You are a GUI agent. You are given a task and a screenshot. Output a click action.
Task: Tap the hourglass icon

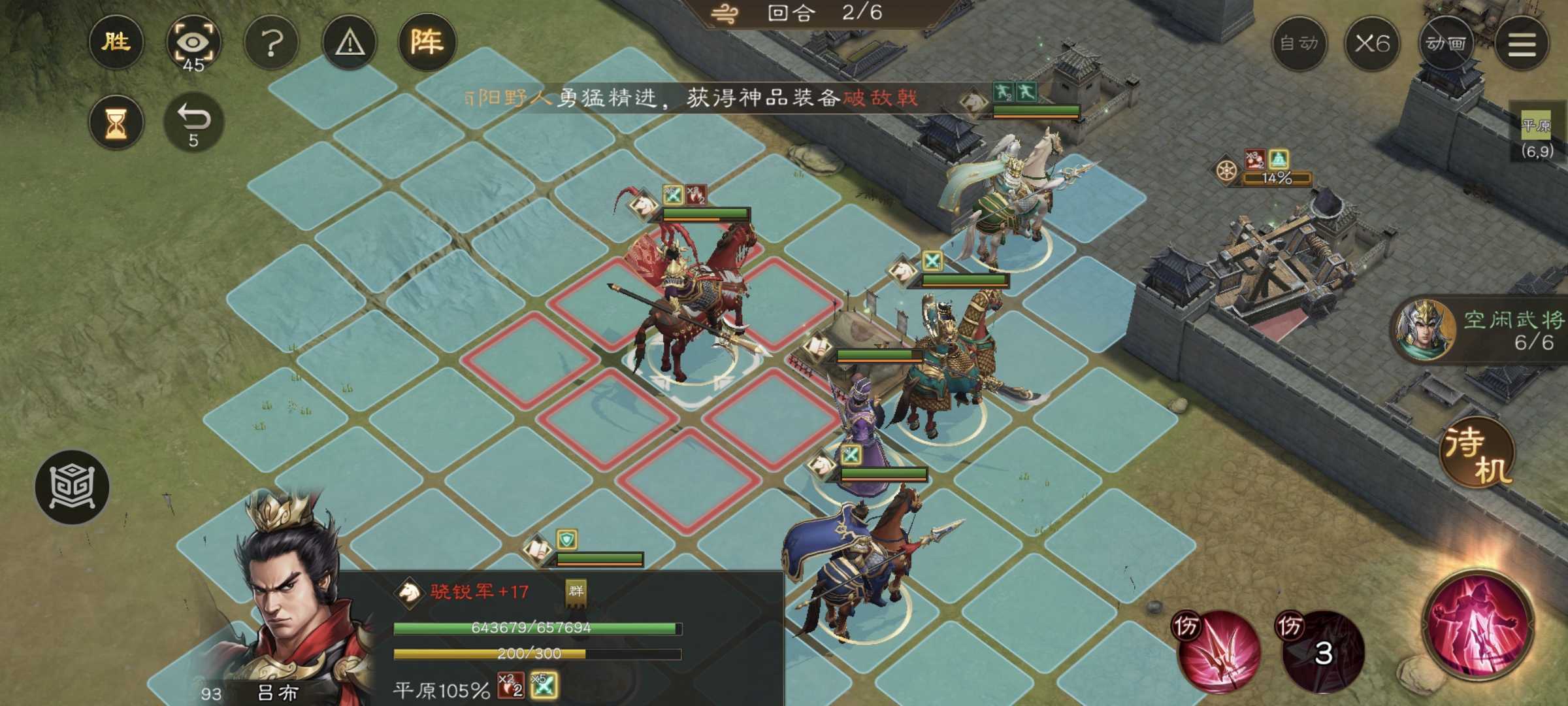(x=116, y=122)
